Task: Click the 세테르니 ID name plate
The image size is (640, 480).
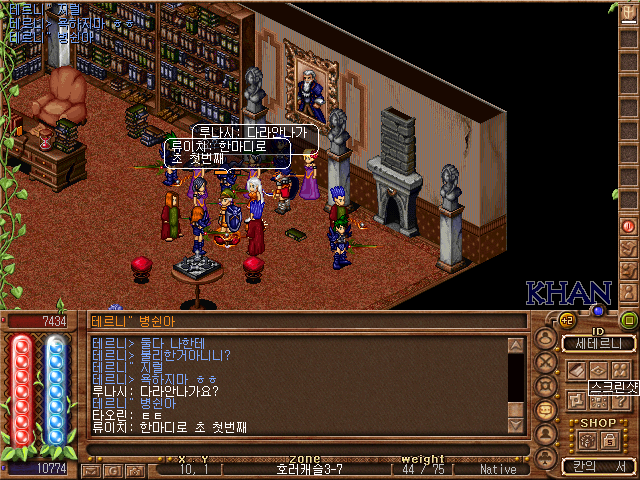Action: 599,344
